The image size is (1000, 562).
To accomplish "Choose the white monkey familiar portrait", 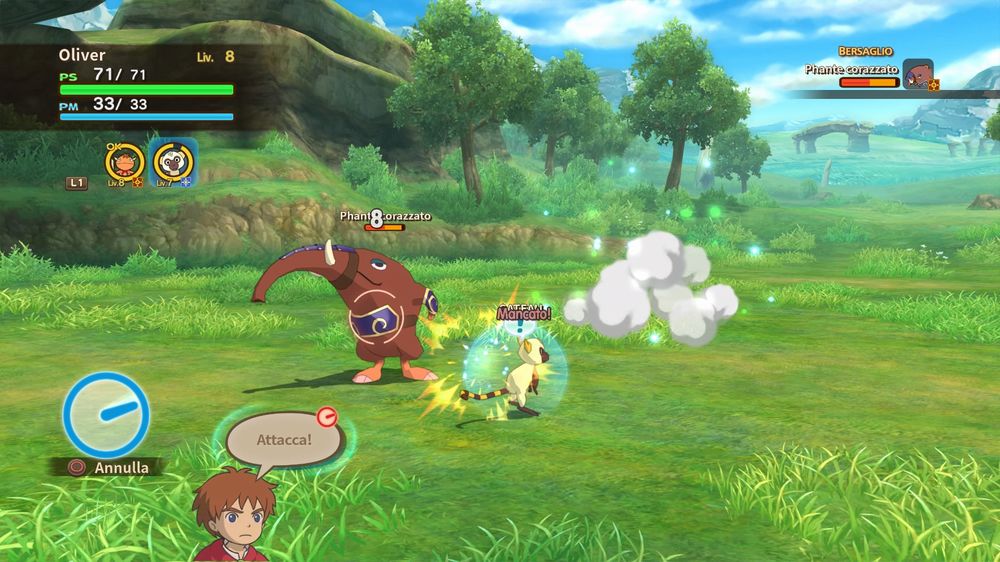I will (x=173, y=163).
